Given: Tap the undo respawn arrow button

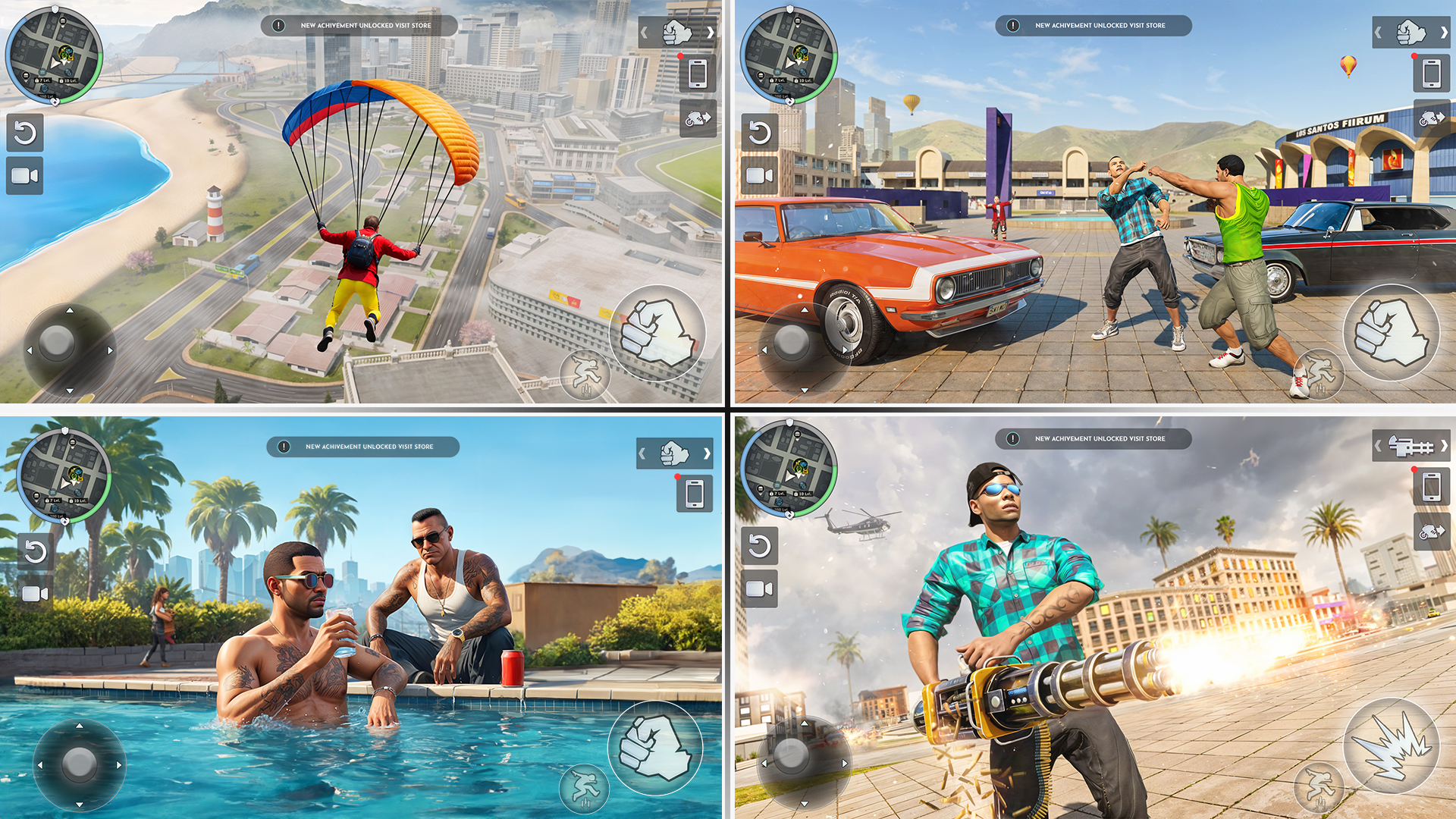Looking at the screenshot, I should tap(24, 131).
